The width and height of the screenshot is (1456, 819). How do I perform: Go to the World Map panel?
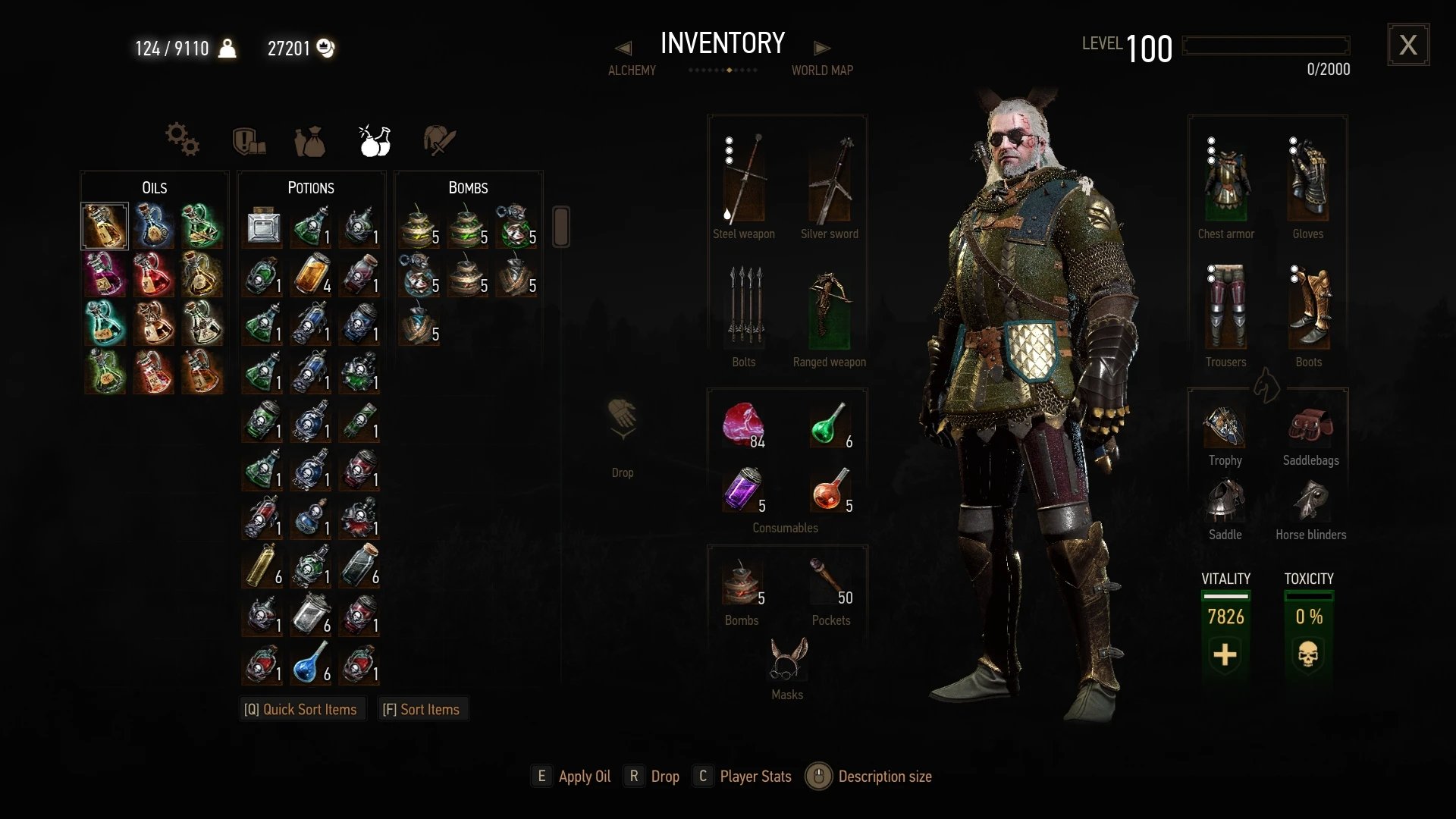pyautogui.click(x=822, y=70)
